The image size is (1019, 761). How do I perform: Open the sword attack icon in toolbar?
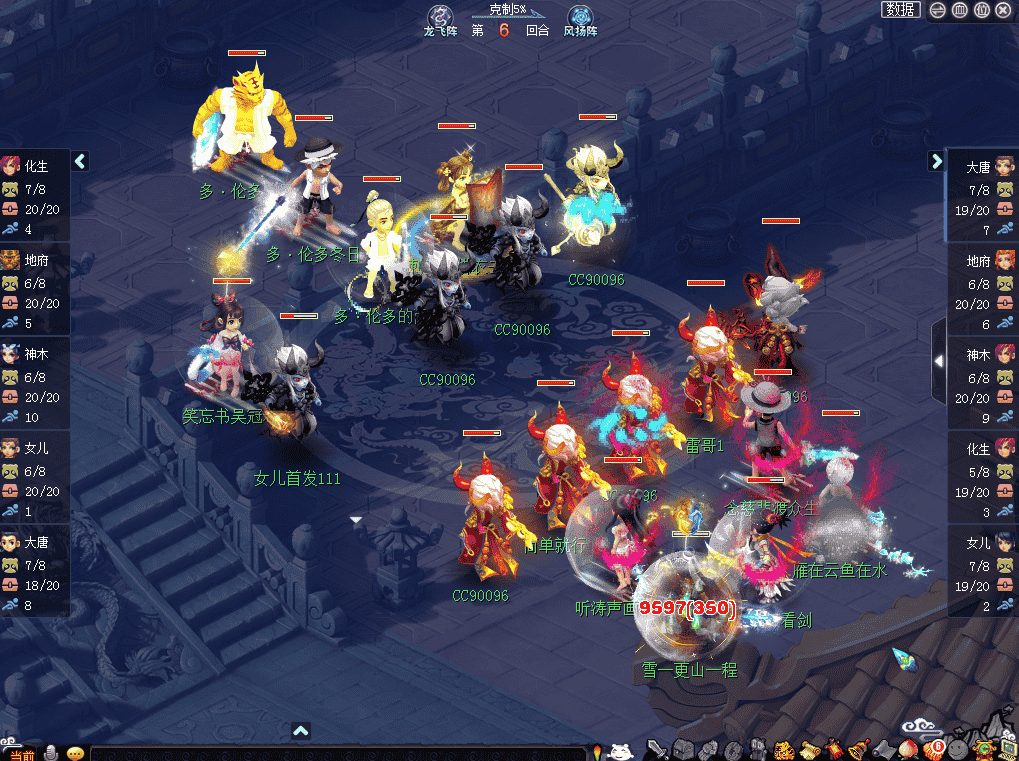pyautogui.click(x=656, y=749)
